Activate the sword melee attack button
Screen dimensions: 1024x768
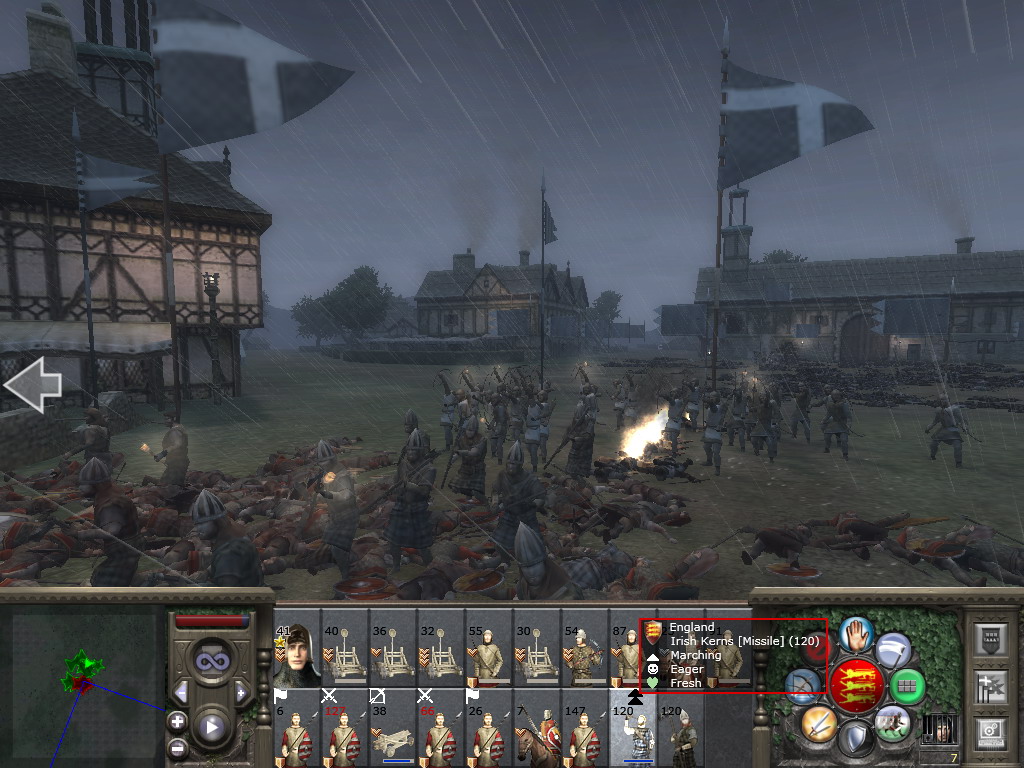[x=818, y=723]
